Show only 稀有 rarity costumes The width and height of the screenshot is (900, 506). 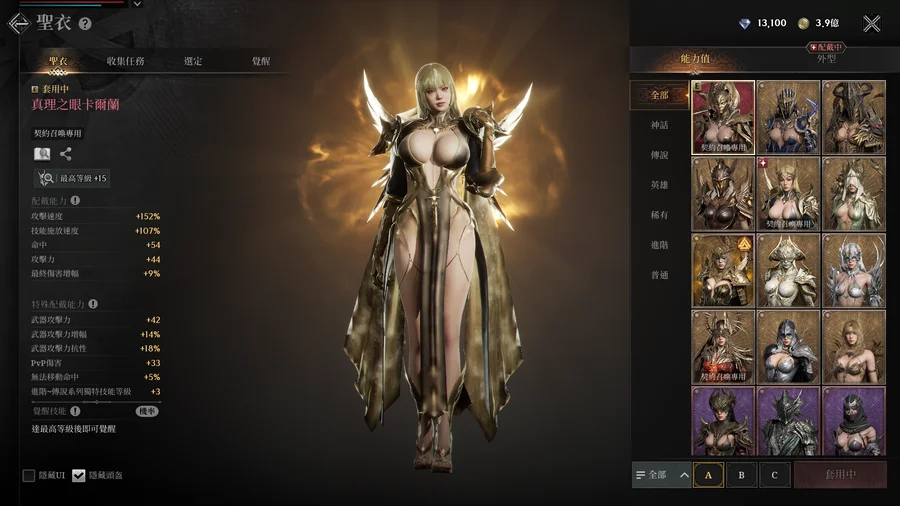tap(659, 215)
